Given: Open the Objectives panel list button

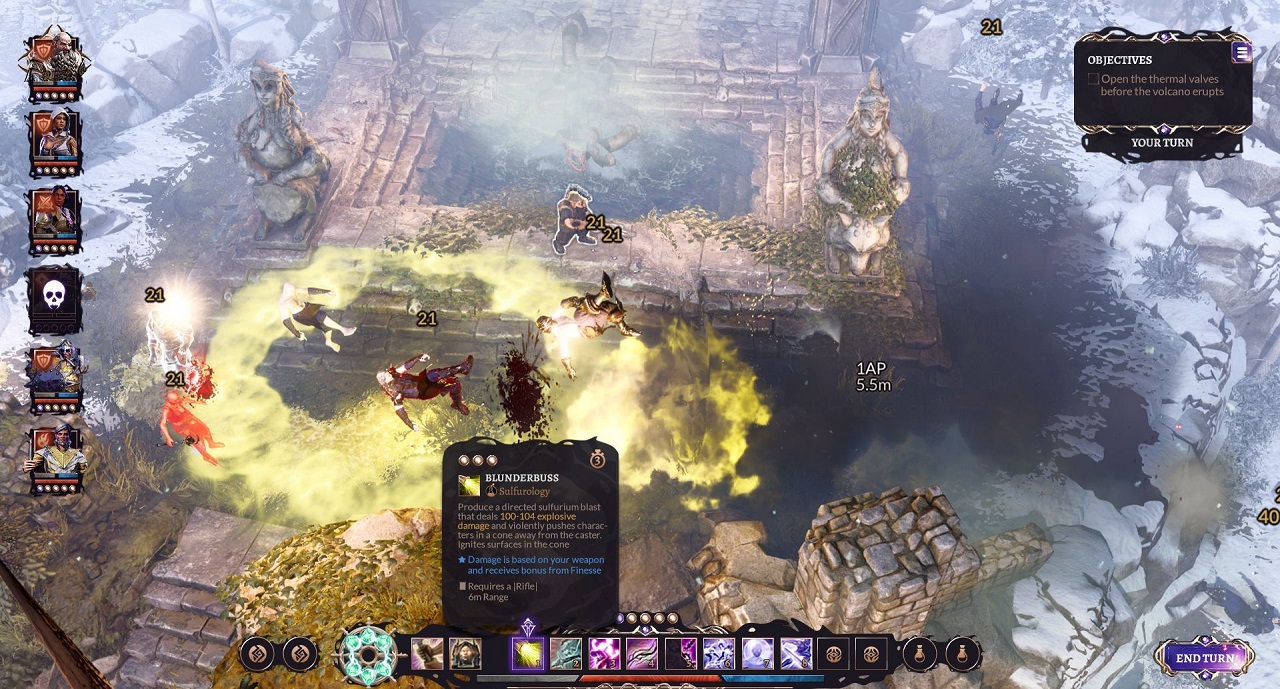Looking at the screenshot, I should tap(1241, 53).
